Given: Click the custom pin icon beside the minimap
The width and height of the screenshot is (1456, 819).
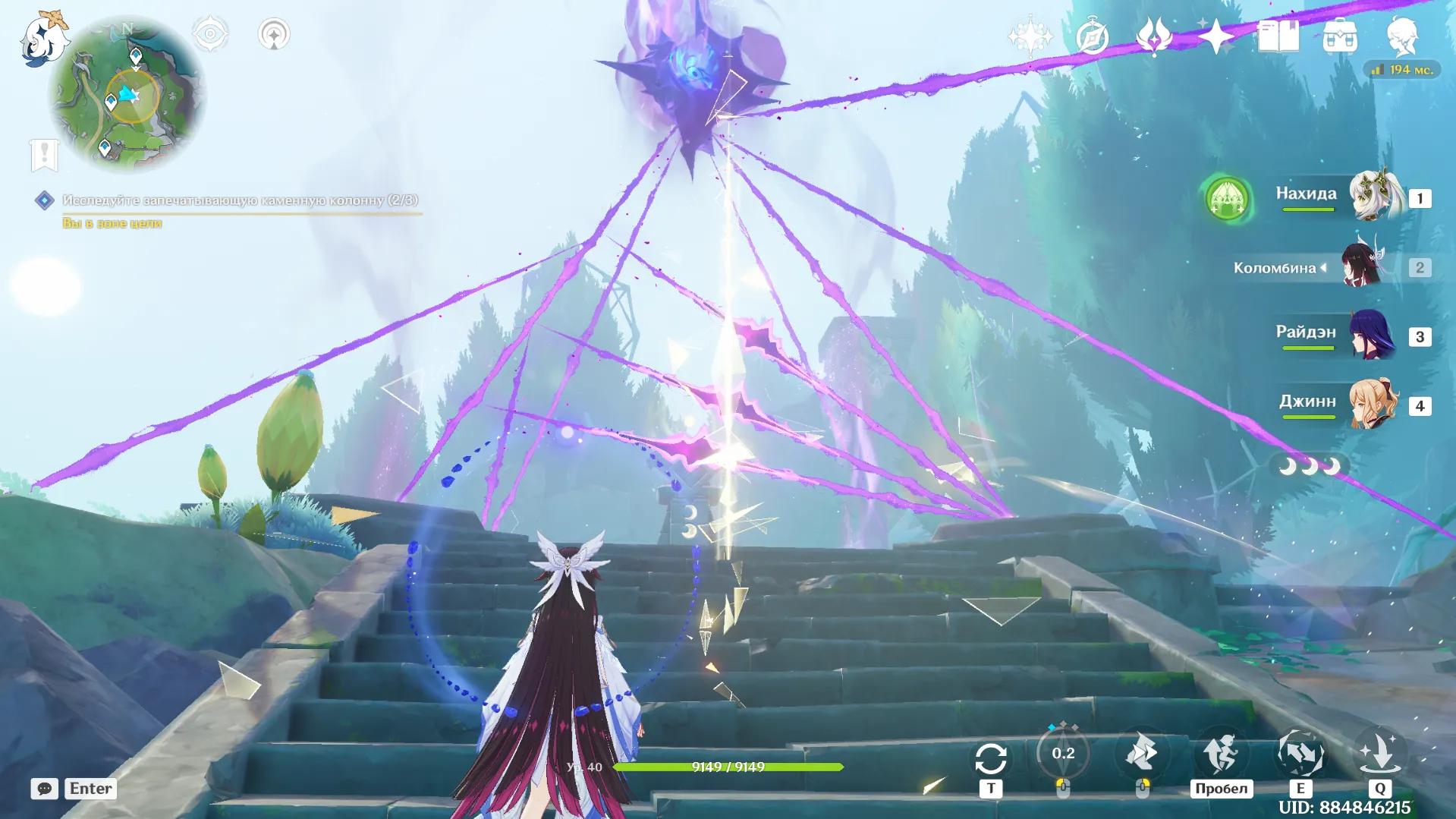Looking at the screenshot, I should point(275,33).
